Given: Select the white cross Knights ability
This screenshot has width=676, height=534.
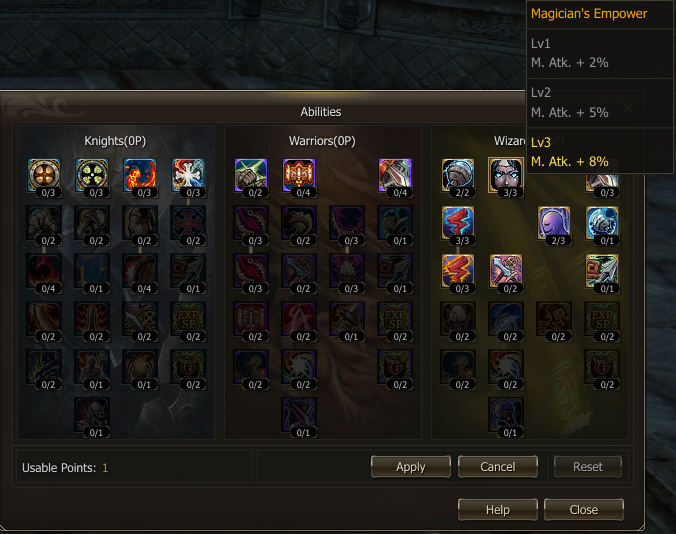Looking at the screenshot, I should tap(187, 174).
